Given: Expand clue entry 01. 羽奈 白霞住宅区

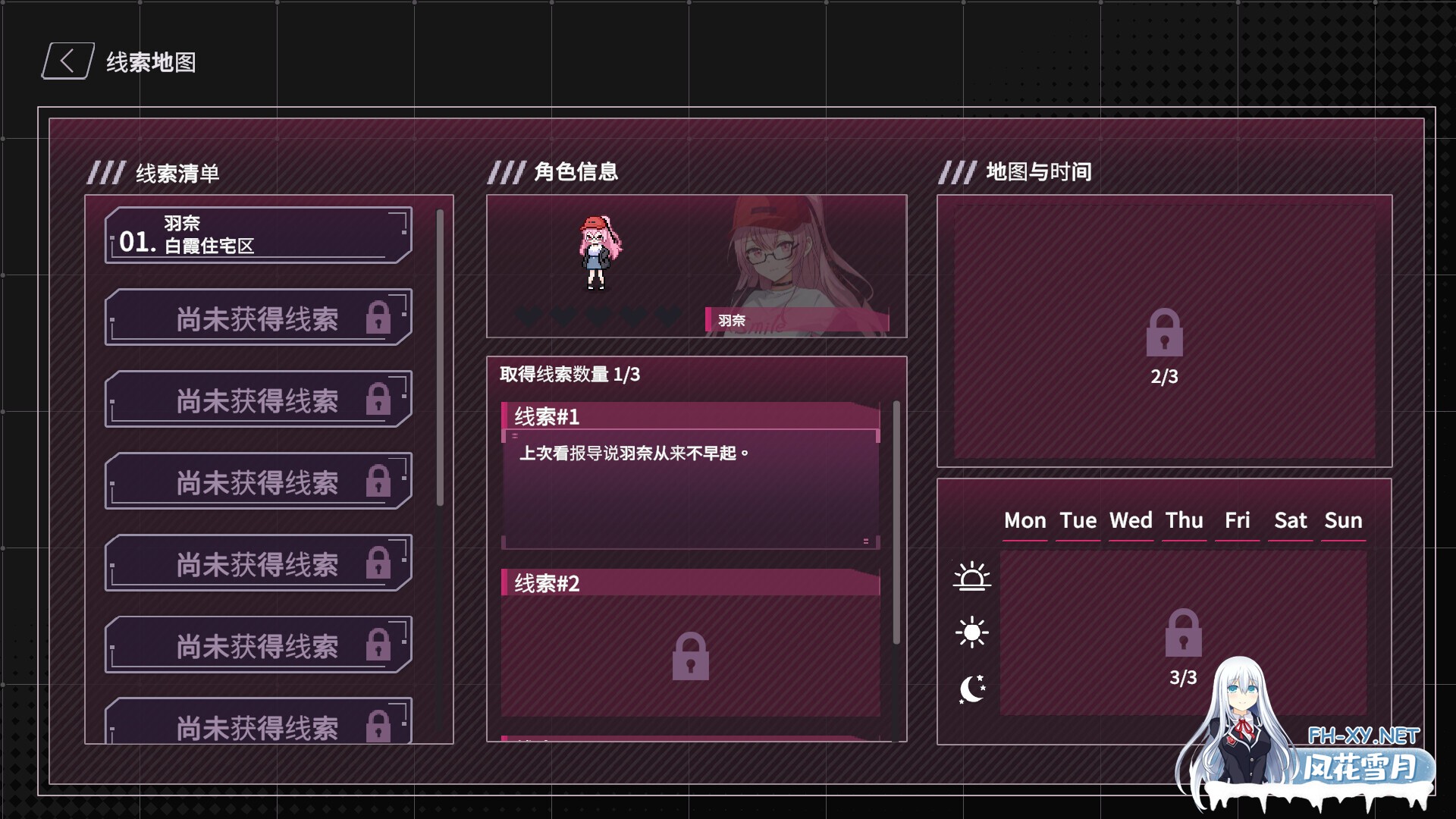Looking at the screenshot, I should 256,234.
